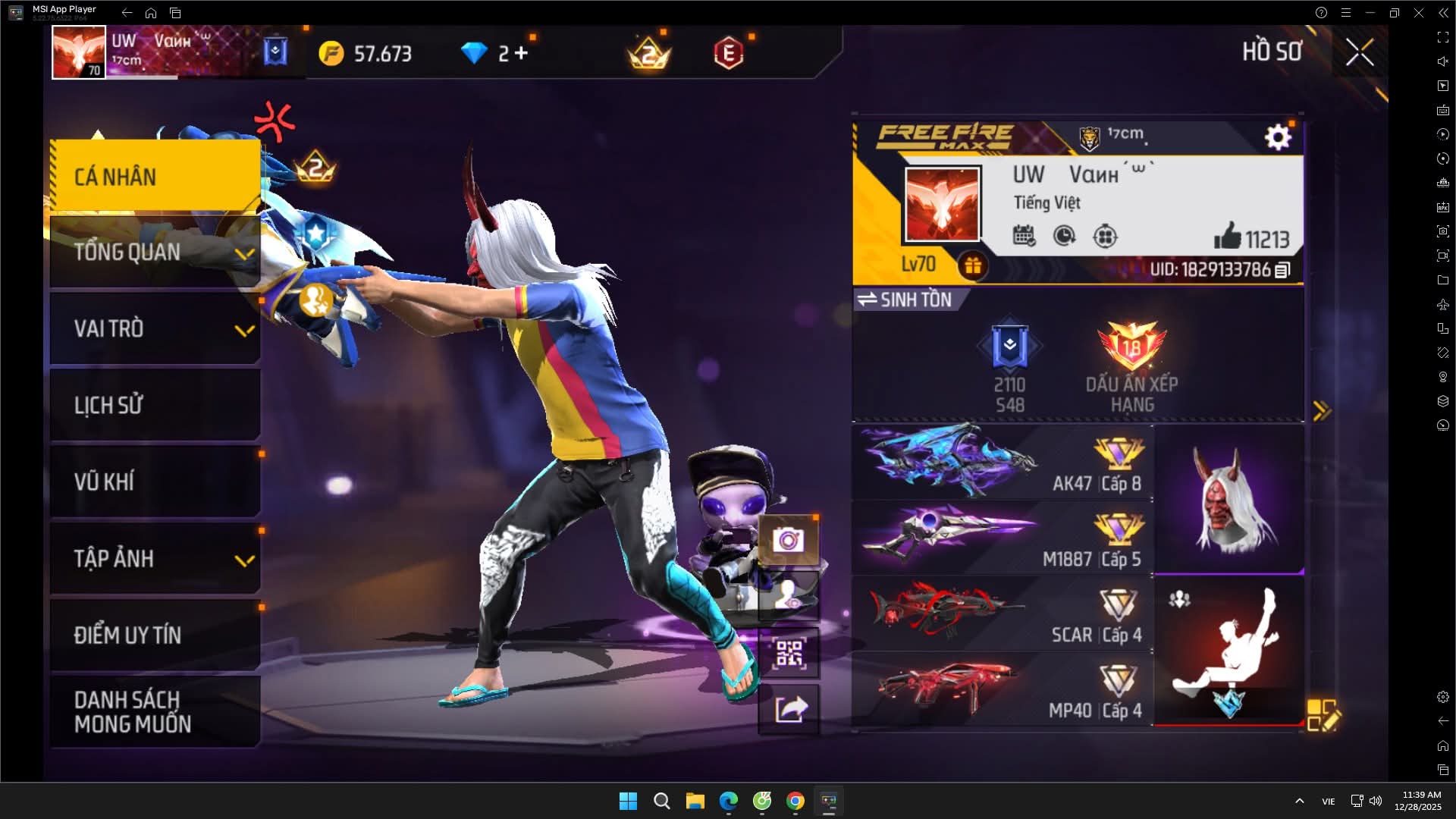Toggle the SINH TỒN mode switch

906,300
